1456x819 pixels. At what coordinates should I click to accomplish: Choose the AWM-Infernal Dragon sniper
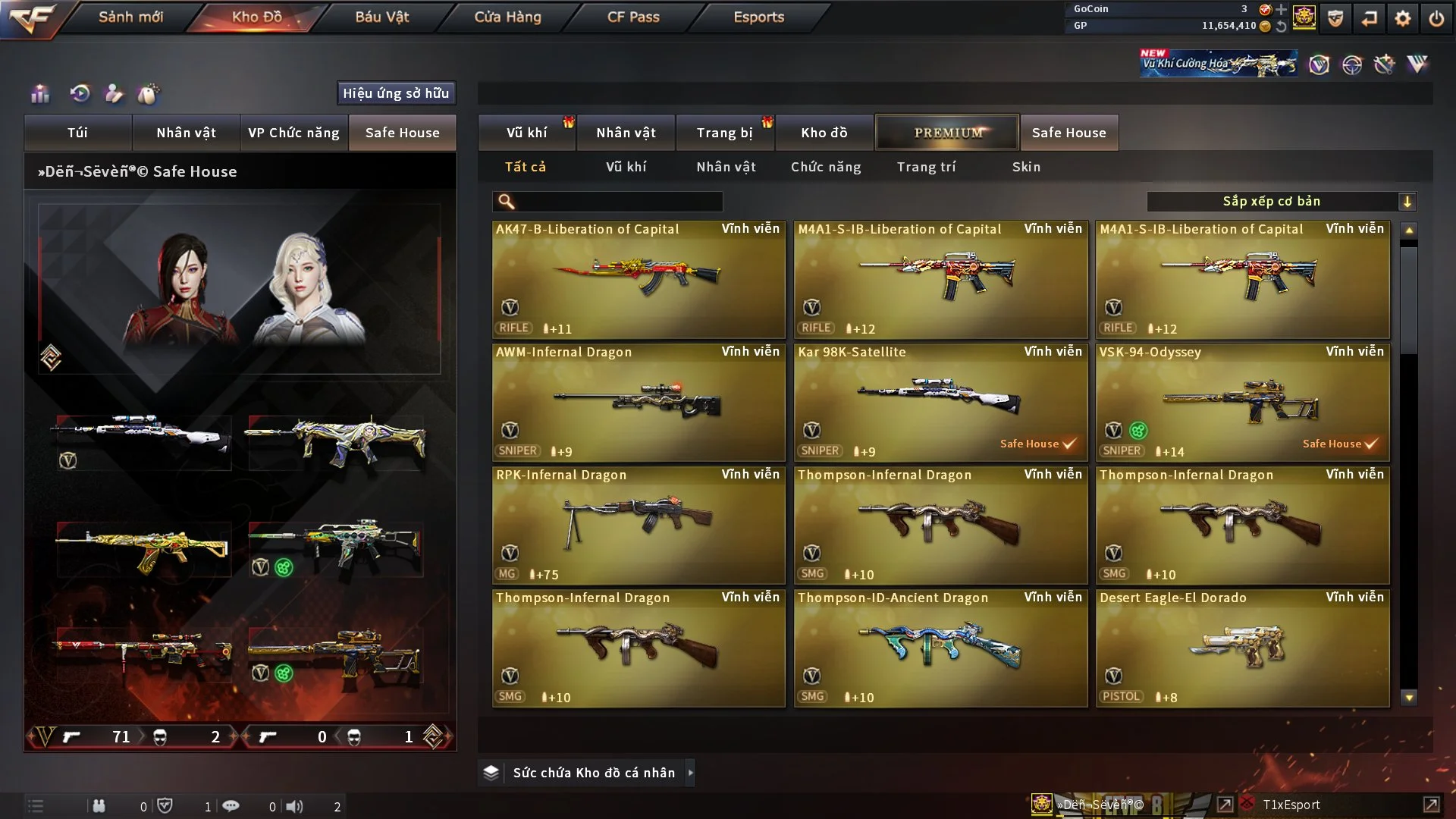click(638, 402)
